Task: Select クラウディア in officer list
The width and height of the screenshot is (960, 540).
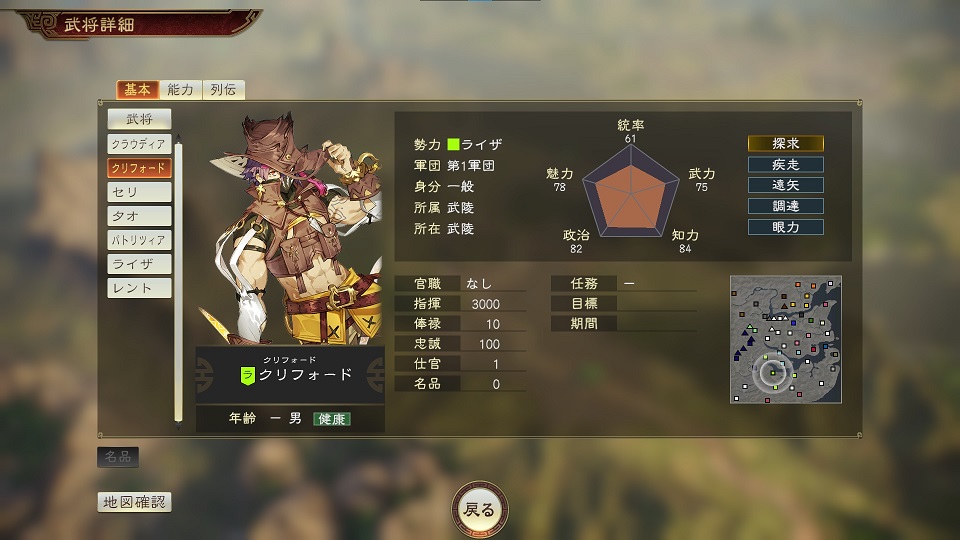Action: pos(140,144)
